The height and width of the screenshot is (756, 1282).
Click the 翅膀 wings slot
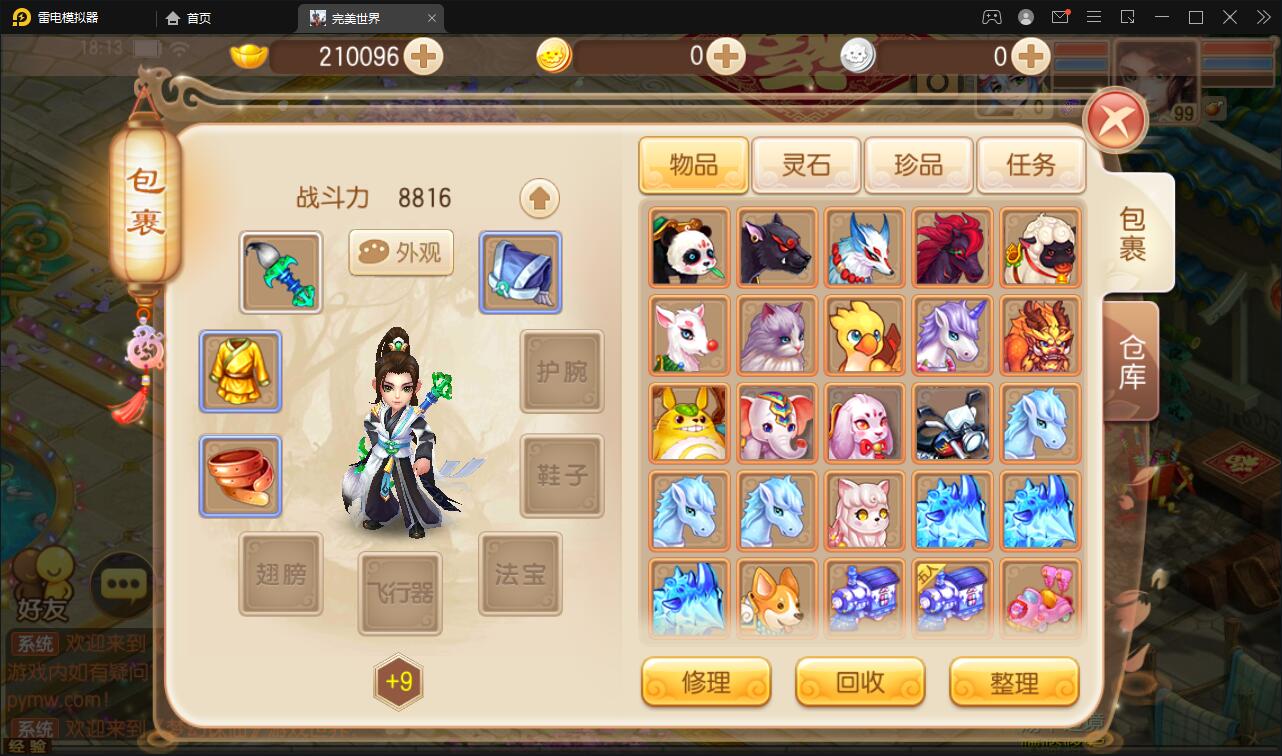tap(280, 574)
